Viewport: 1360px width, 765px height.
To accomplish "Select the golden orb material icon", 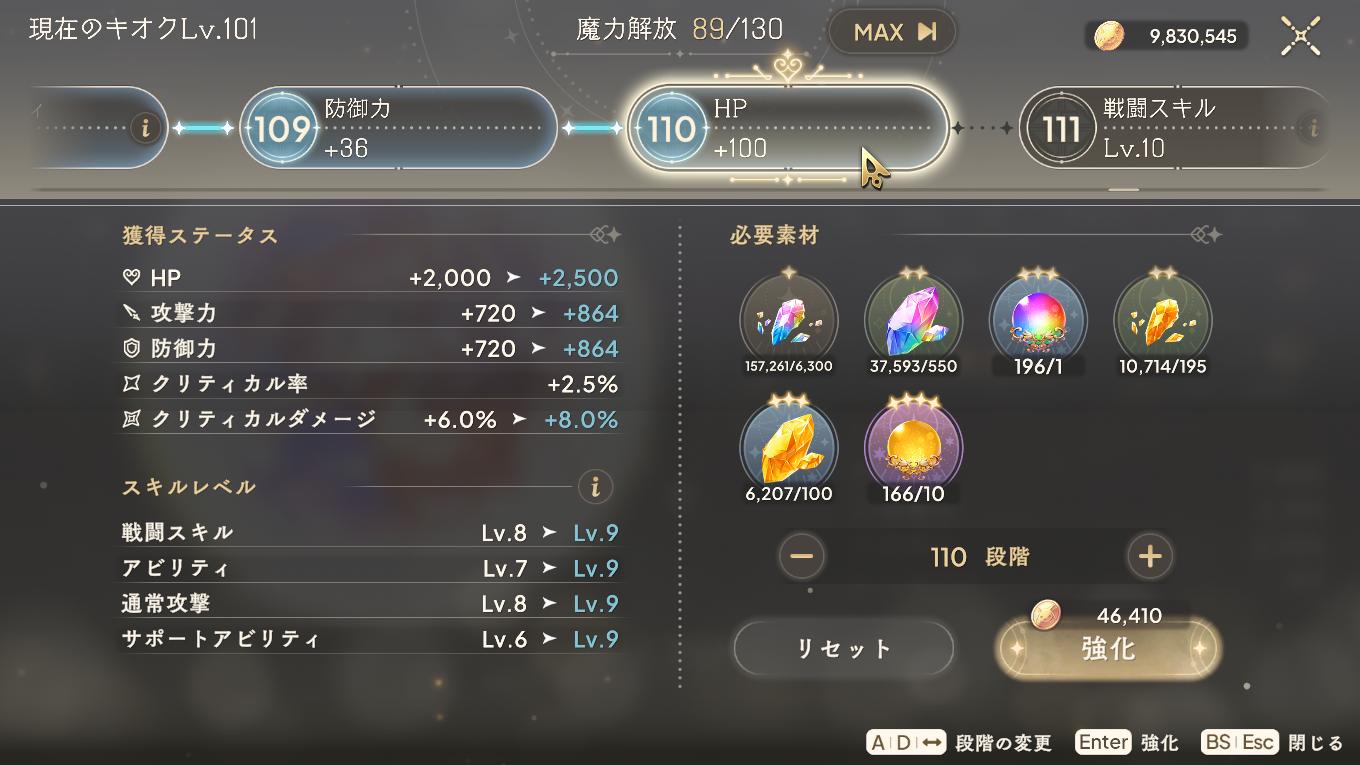I will tap(913, 443).
